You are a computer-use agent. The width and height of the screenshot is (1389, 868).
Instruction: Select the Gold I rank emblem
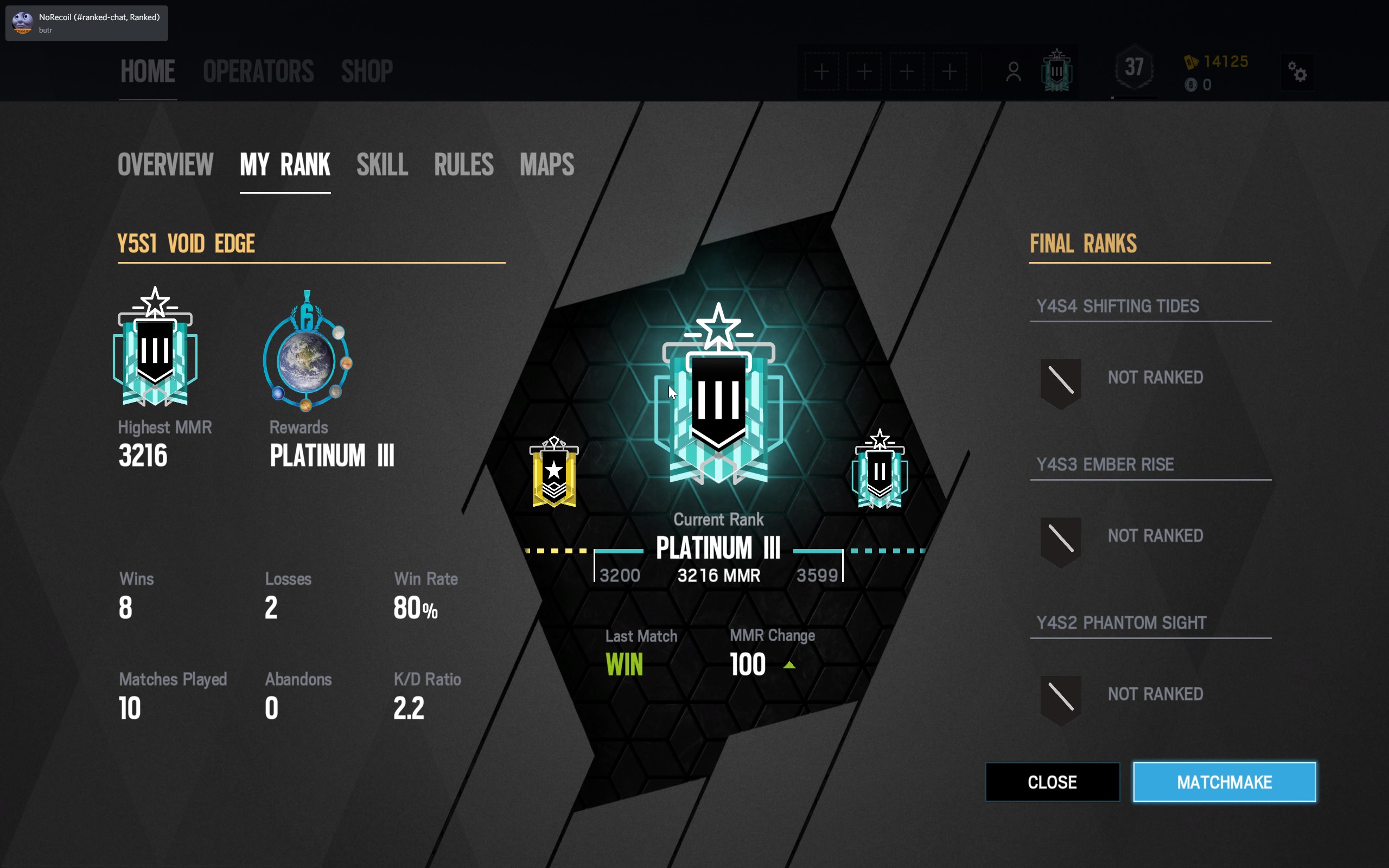[554, 473]
